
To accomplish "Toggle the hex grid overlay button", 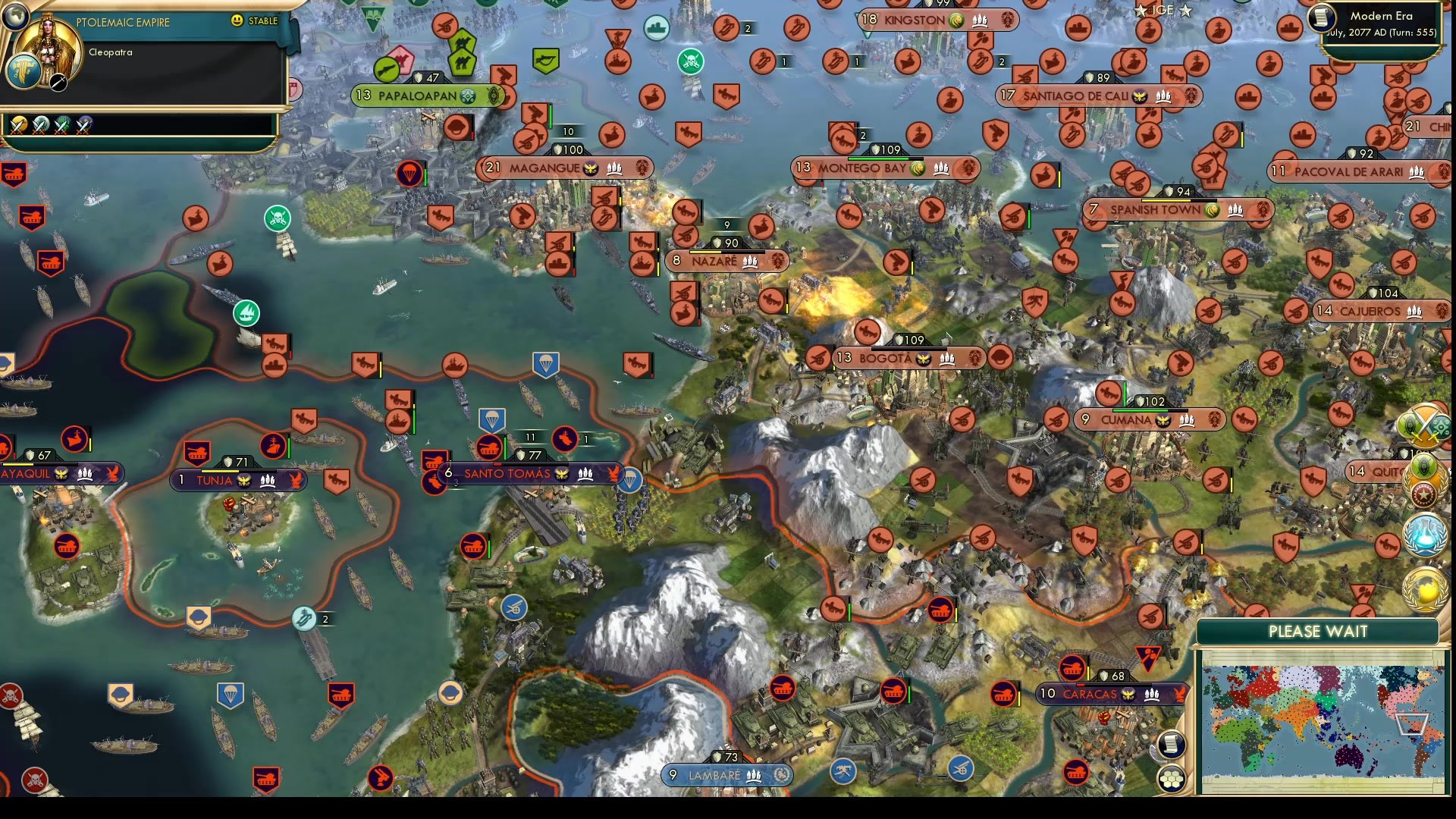I will (x=1172, y=777).
